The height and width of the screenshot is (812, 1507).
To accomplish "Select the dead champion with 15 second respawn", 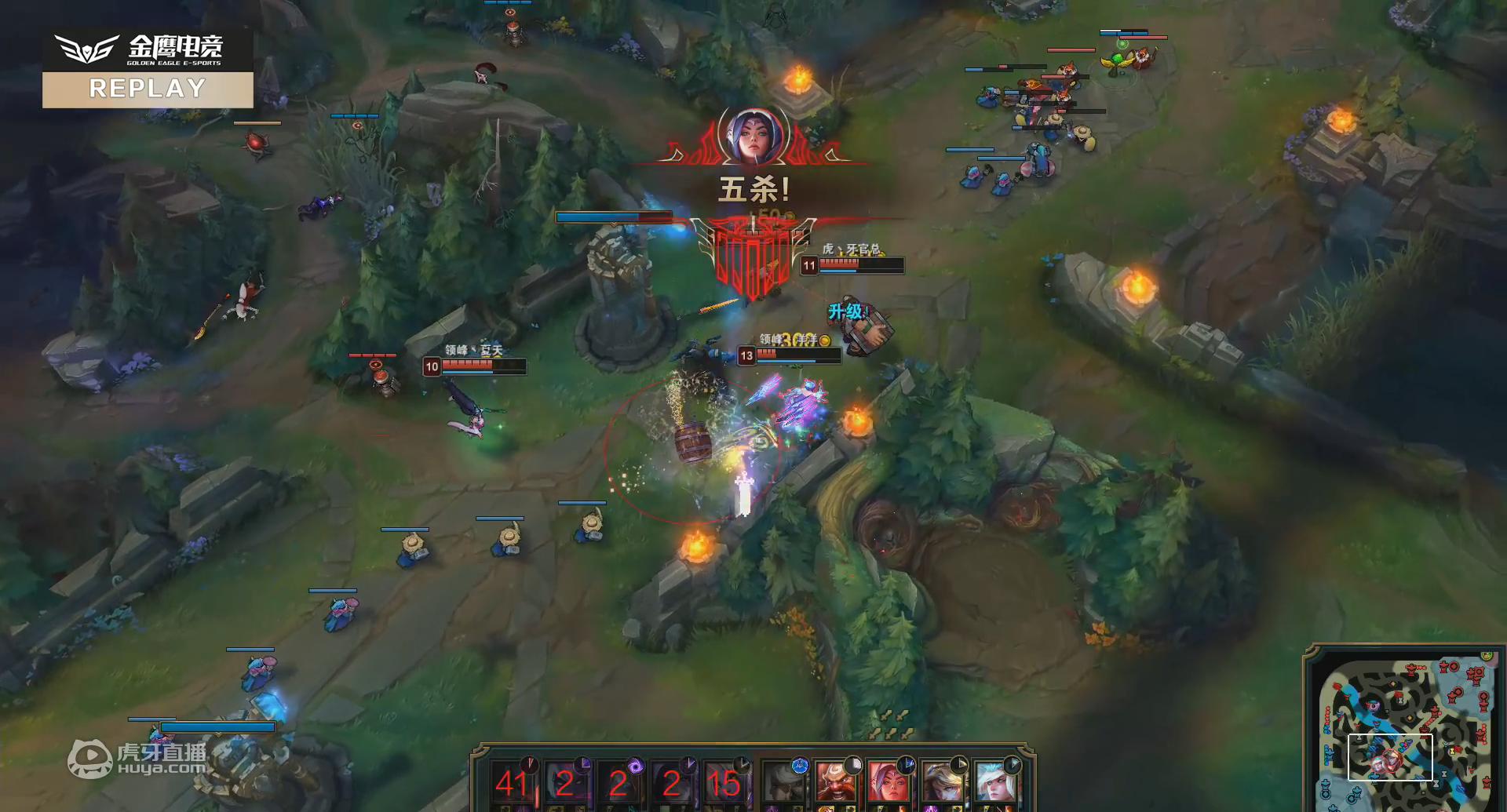I will pyautogui.click(x=723, y=782).
